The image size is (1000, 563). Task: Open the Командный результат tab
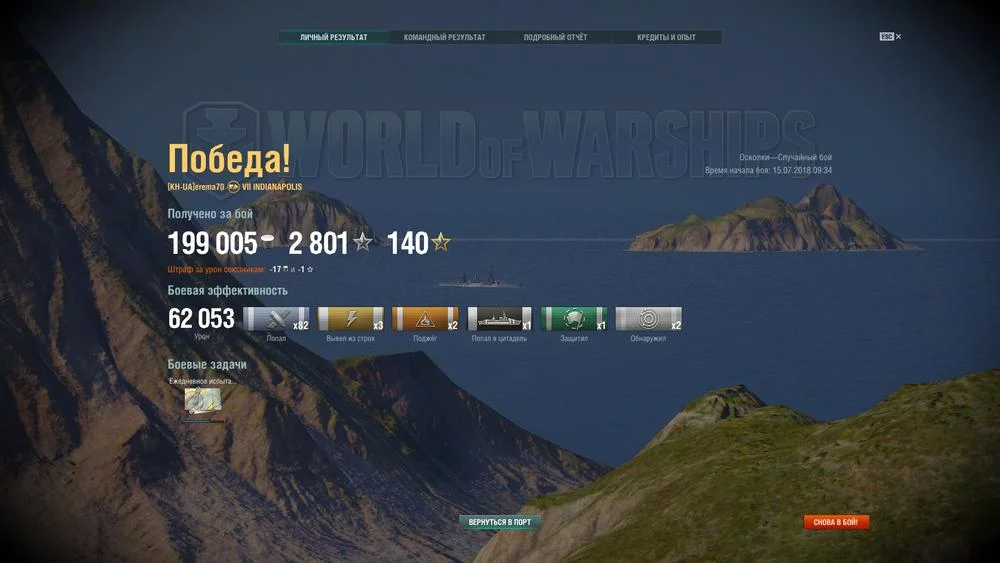444,38
